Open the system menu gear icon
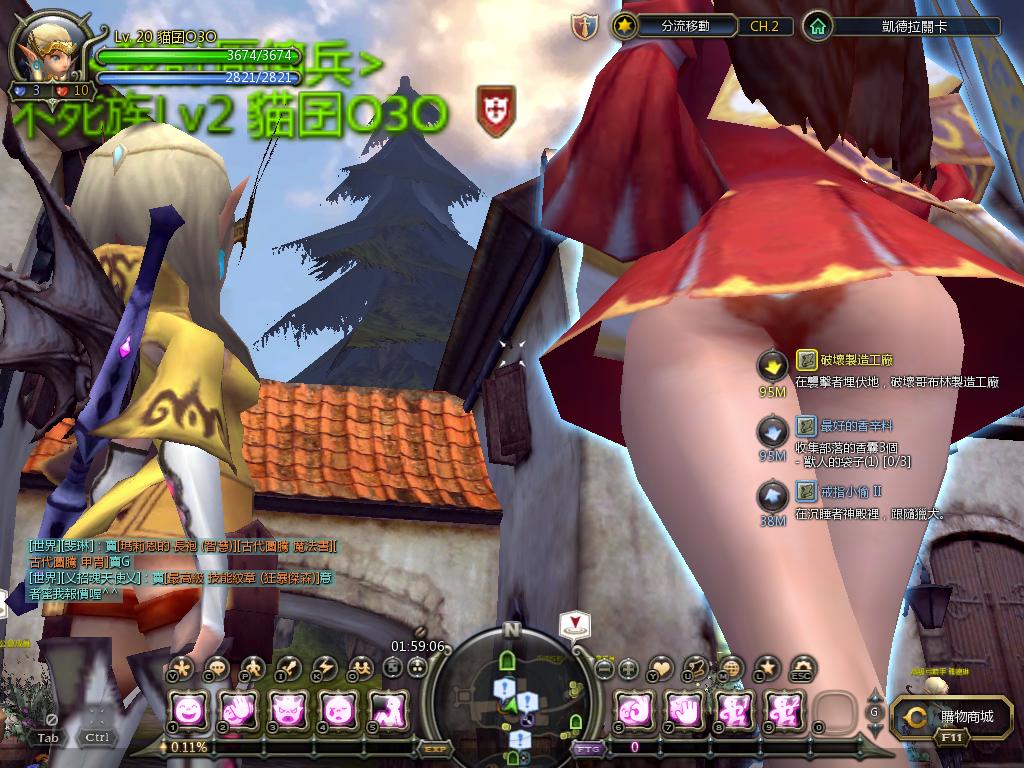 (x=801, y=668)
